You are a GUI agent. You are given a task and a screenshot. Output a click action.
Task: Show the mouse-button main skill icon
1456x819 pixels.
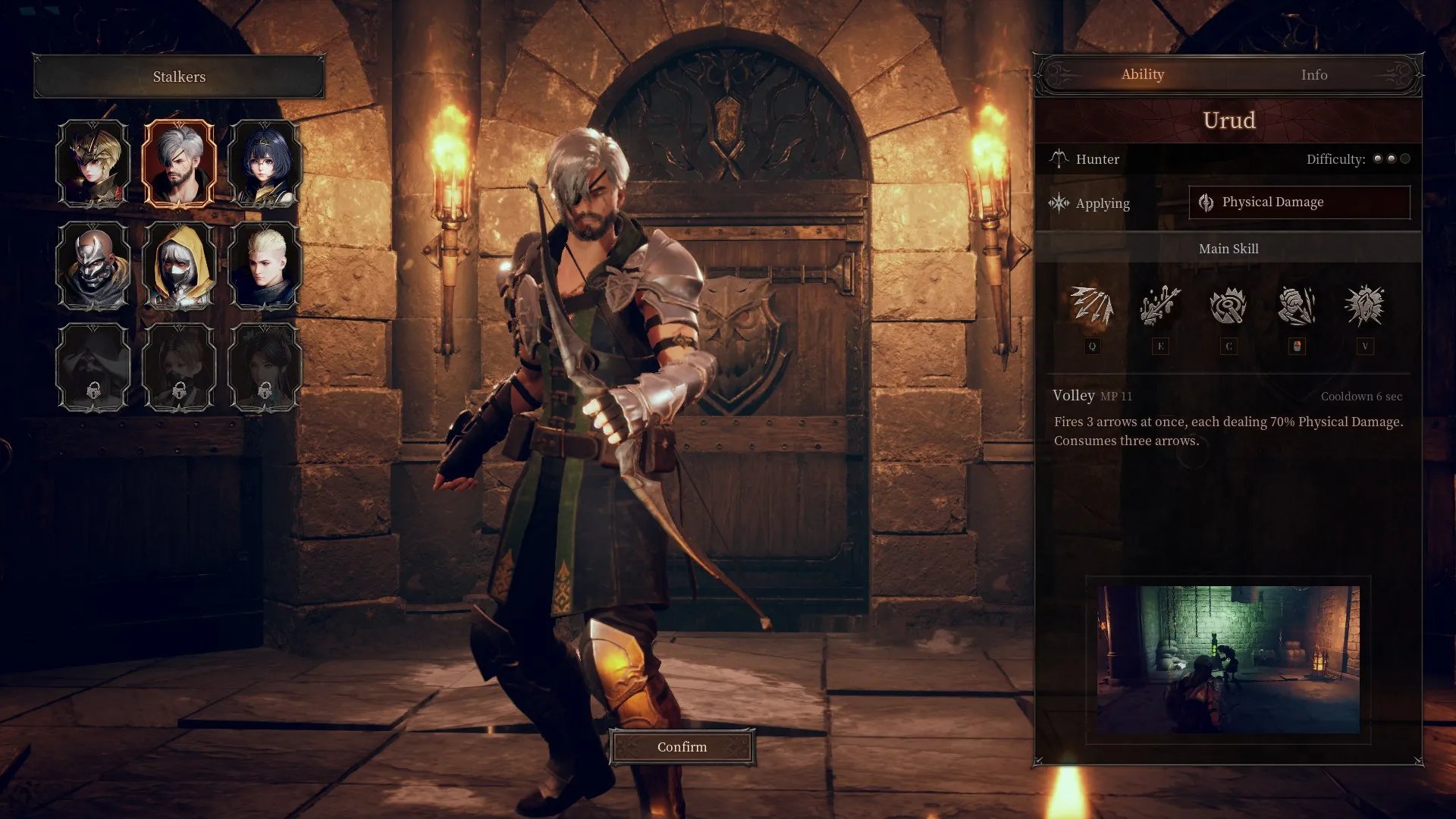(1297, 306)
